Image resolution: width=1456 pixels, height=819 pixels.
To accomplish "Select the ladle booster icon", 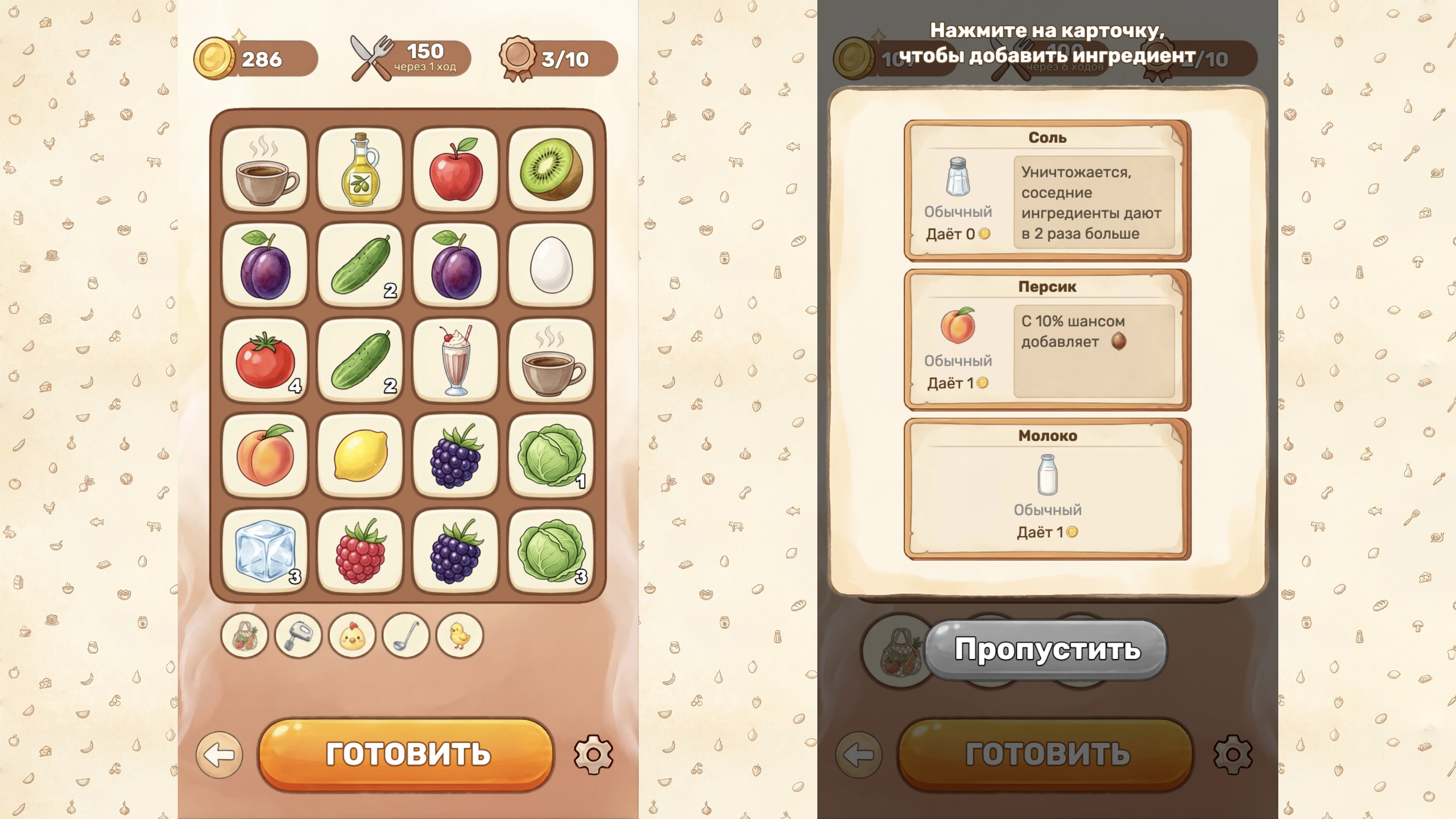I will click(407, 636).
